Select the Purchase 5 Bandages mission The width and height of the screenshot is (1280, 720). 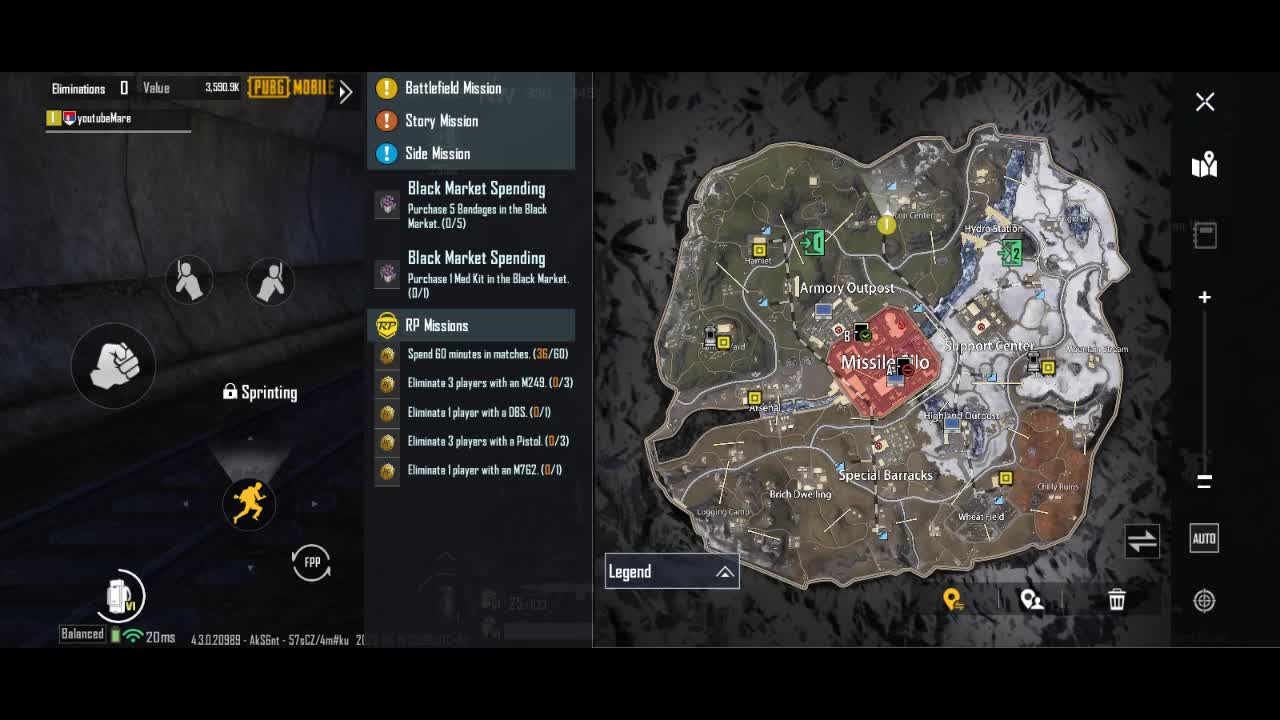[476, 204]
